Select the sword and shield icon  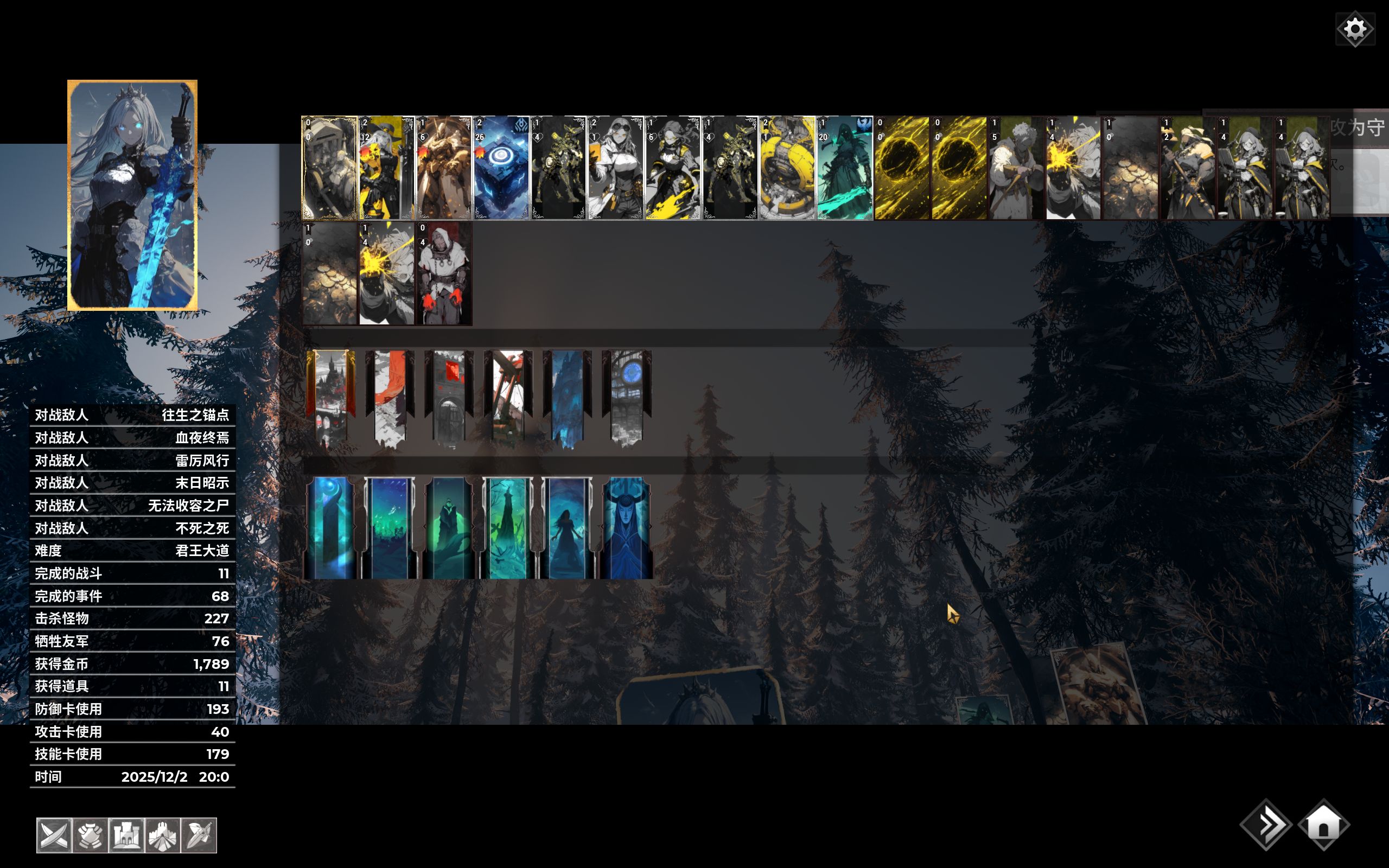point(199,835)
